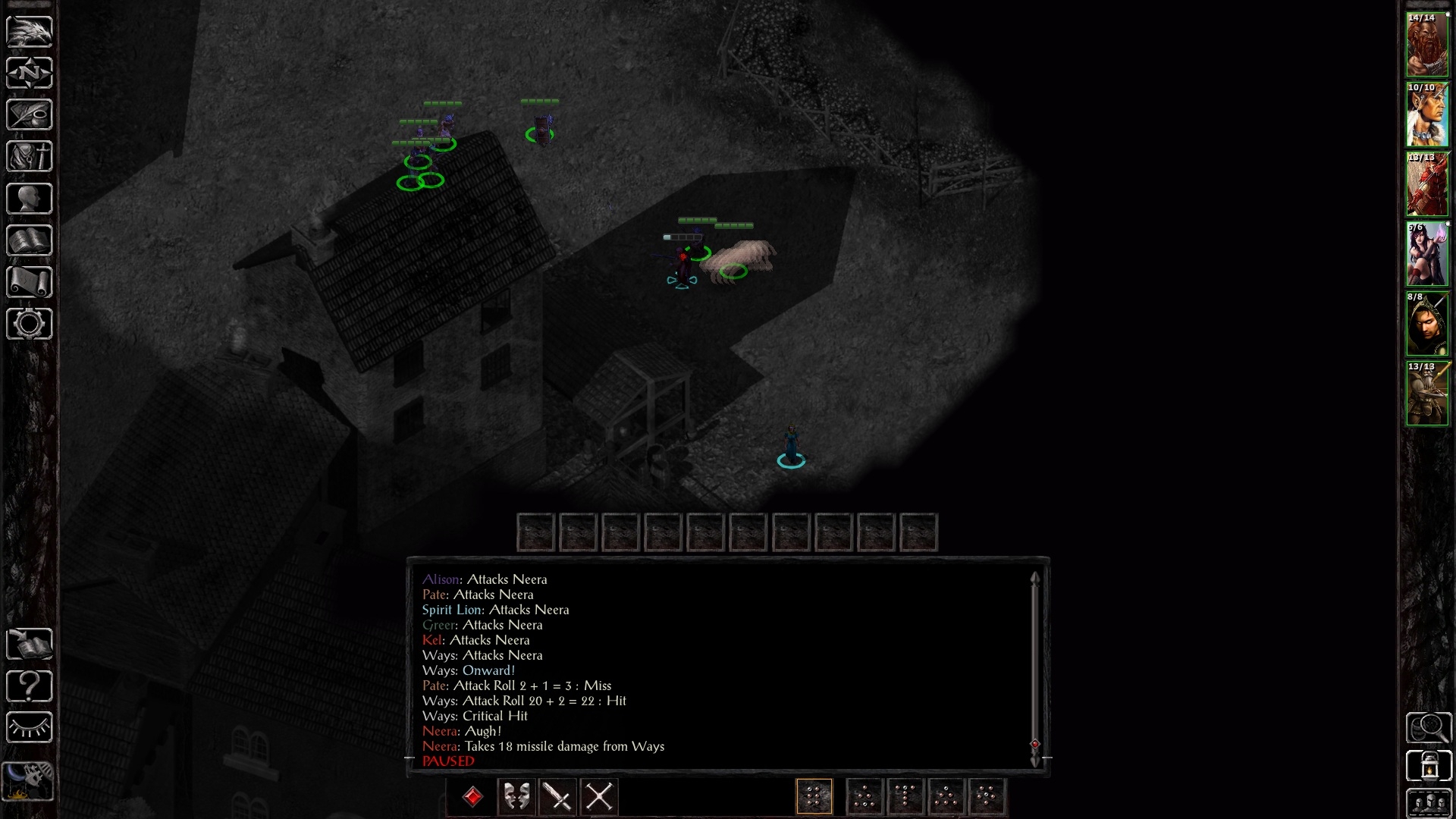Choose the twin masks talk action

click(x=516, y=797)
